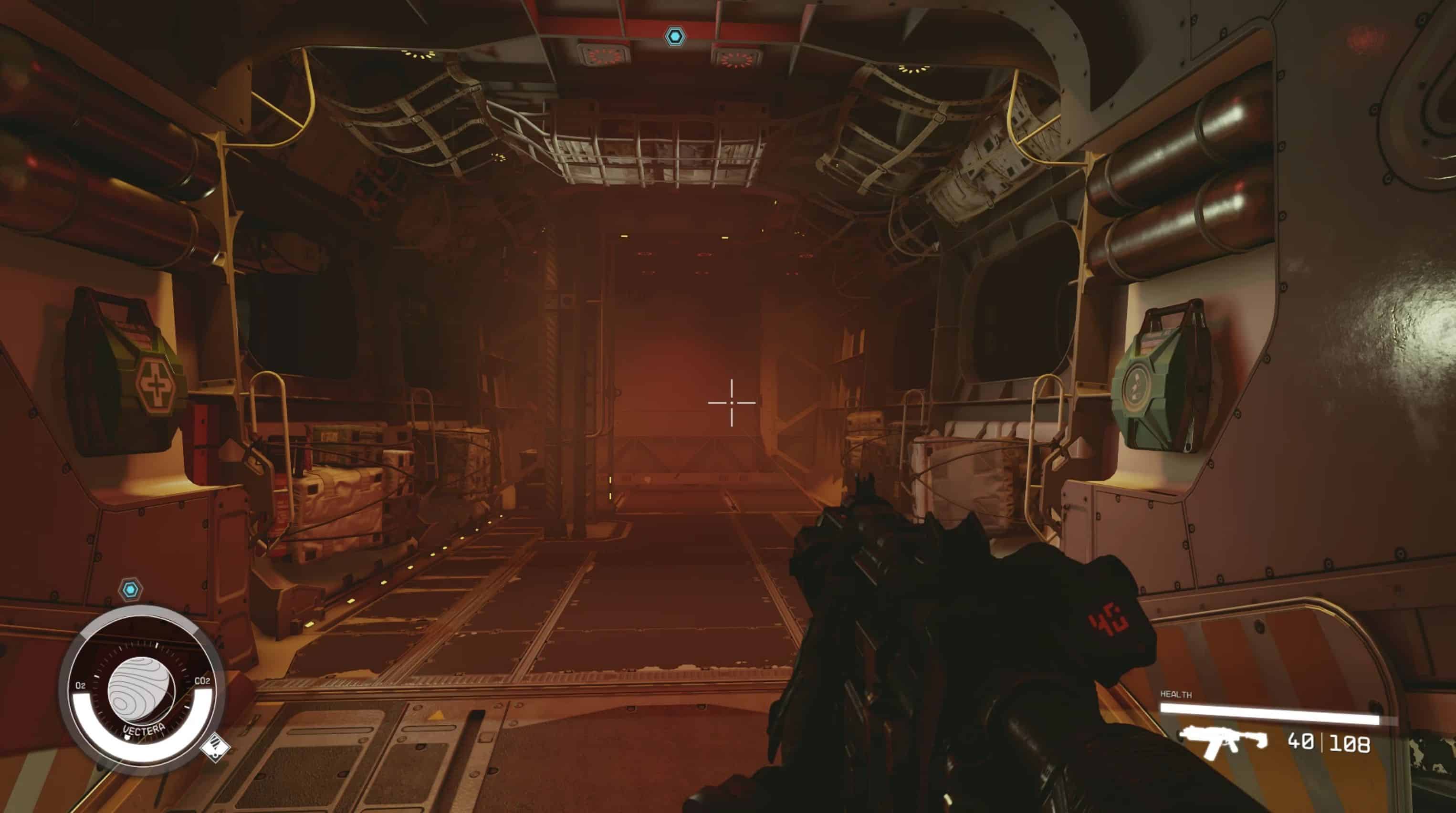Click the Vectera planet compass dial
Viewport: 1456px width, 813px height.
point(141,690)
